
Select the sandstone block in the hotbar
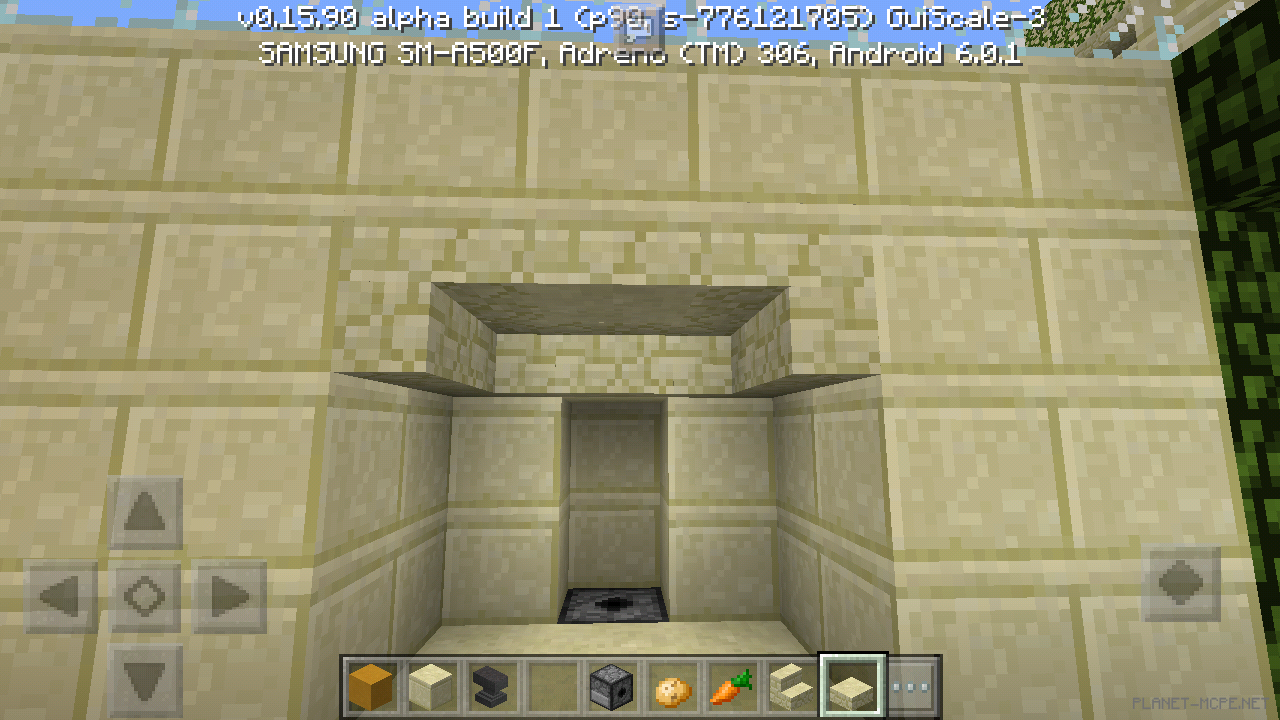coord(433,686)
